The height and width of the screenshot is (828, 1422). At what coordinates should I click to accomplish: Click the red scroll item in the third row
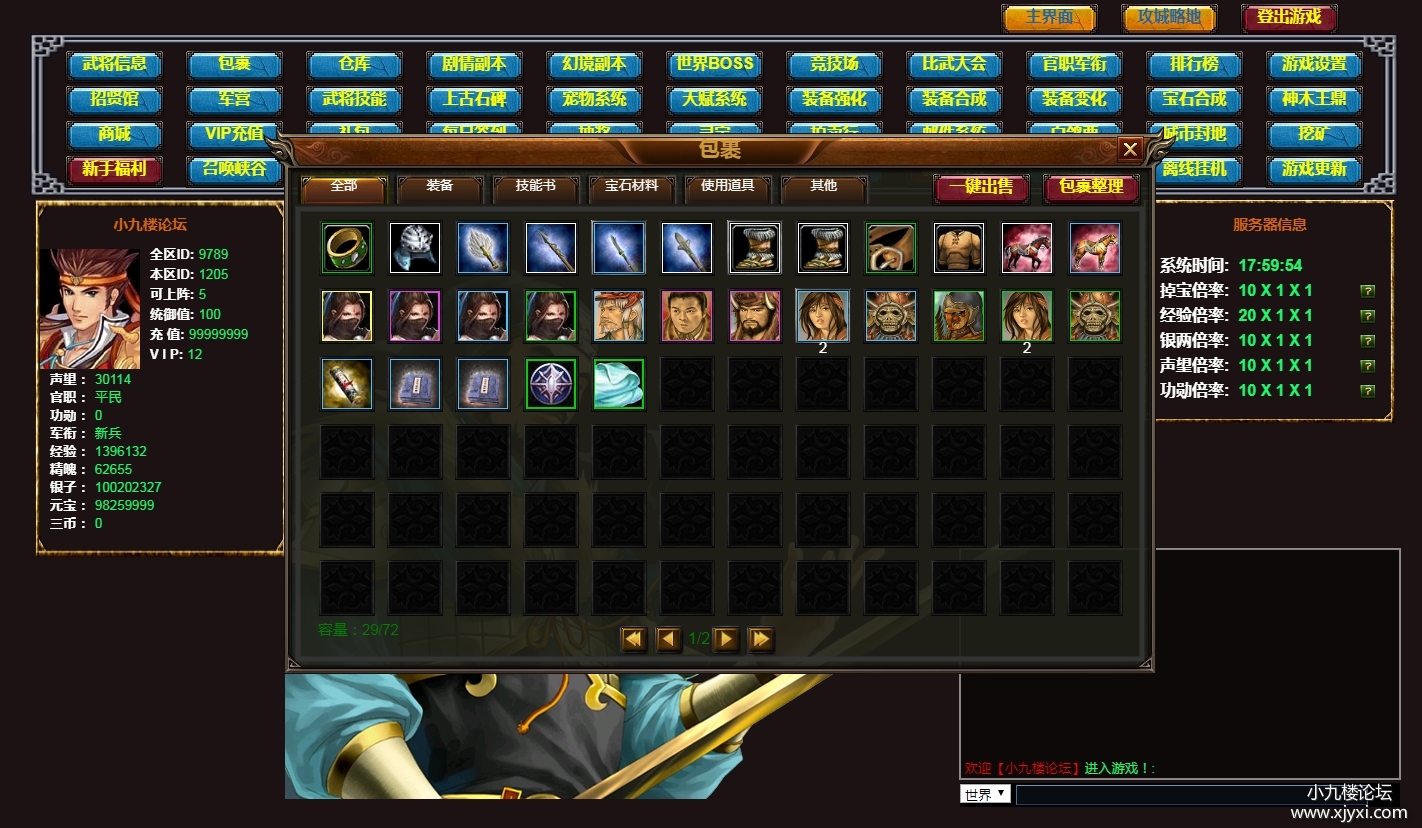coord(346,384)
